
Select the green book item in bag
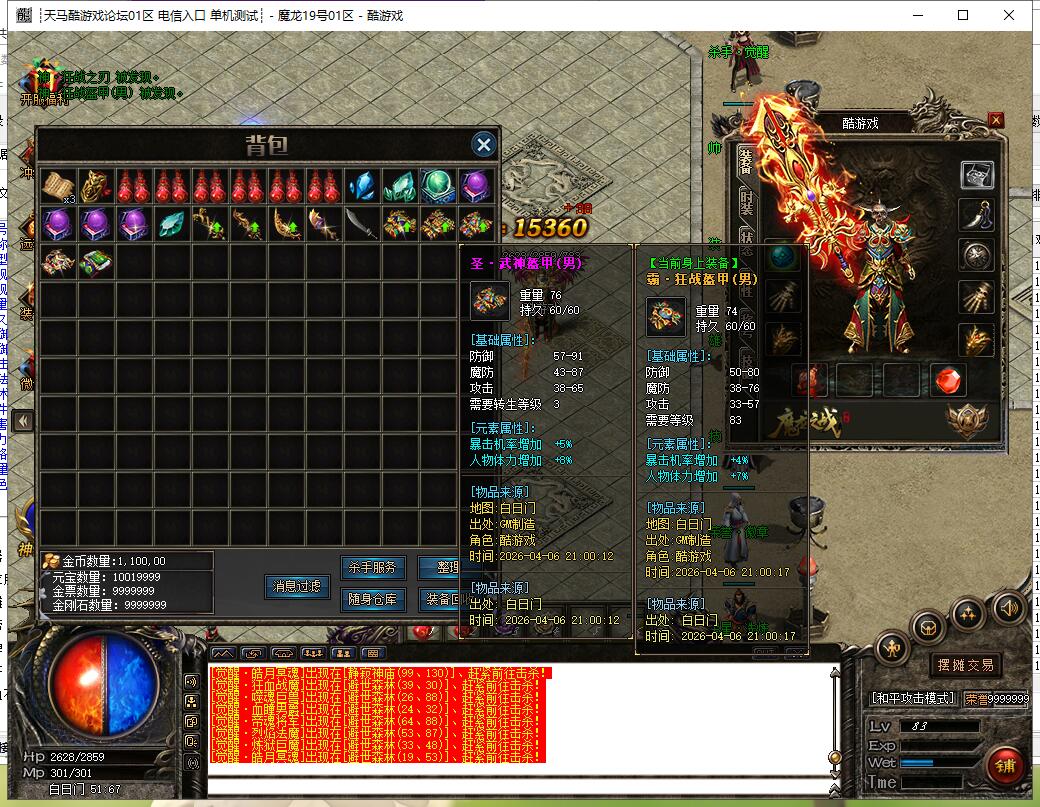(97, 263)
